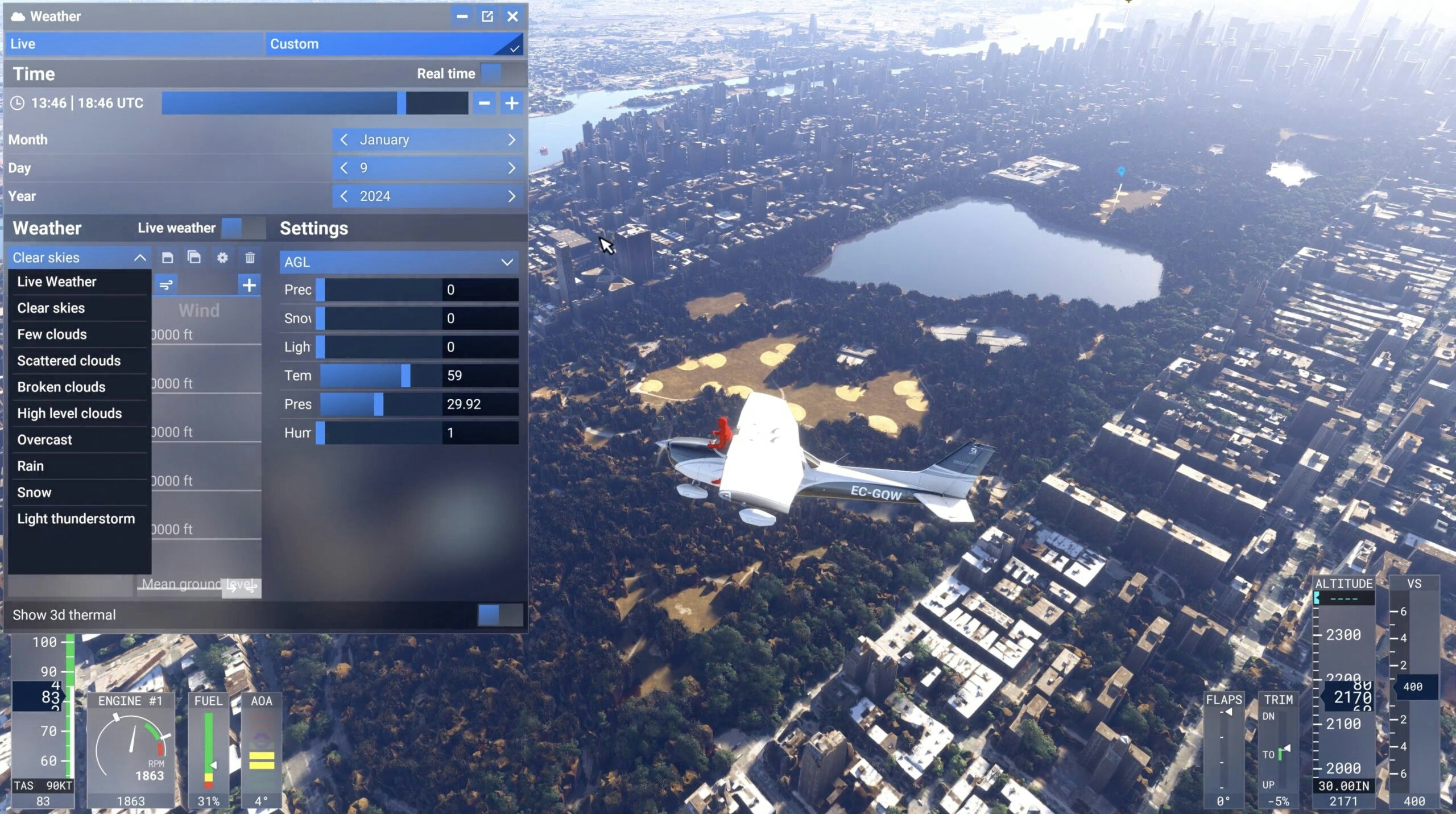Toggle Show 3d thermal
1456x814 pixels.
(499, 615)
